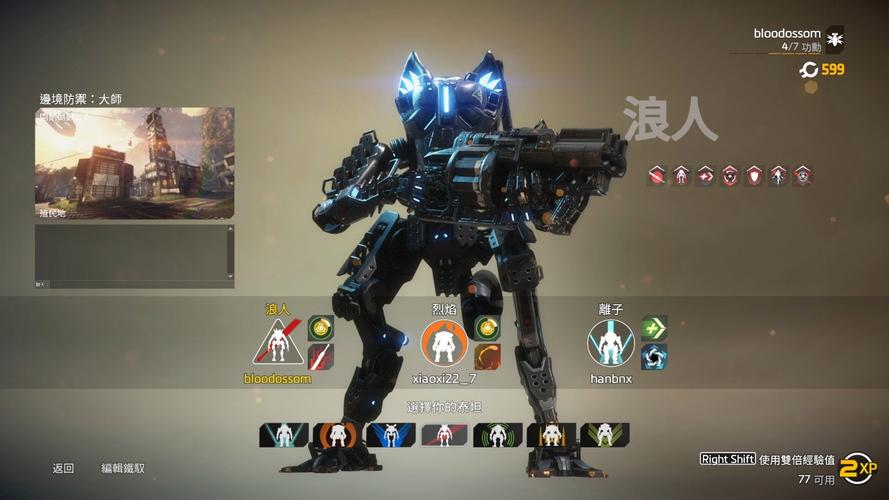
Task: Pick the blue Northstar titan tile
Action: pyautogui.click(x=390, y=435)
